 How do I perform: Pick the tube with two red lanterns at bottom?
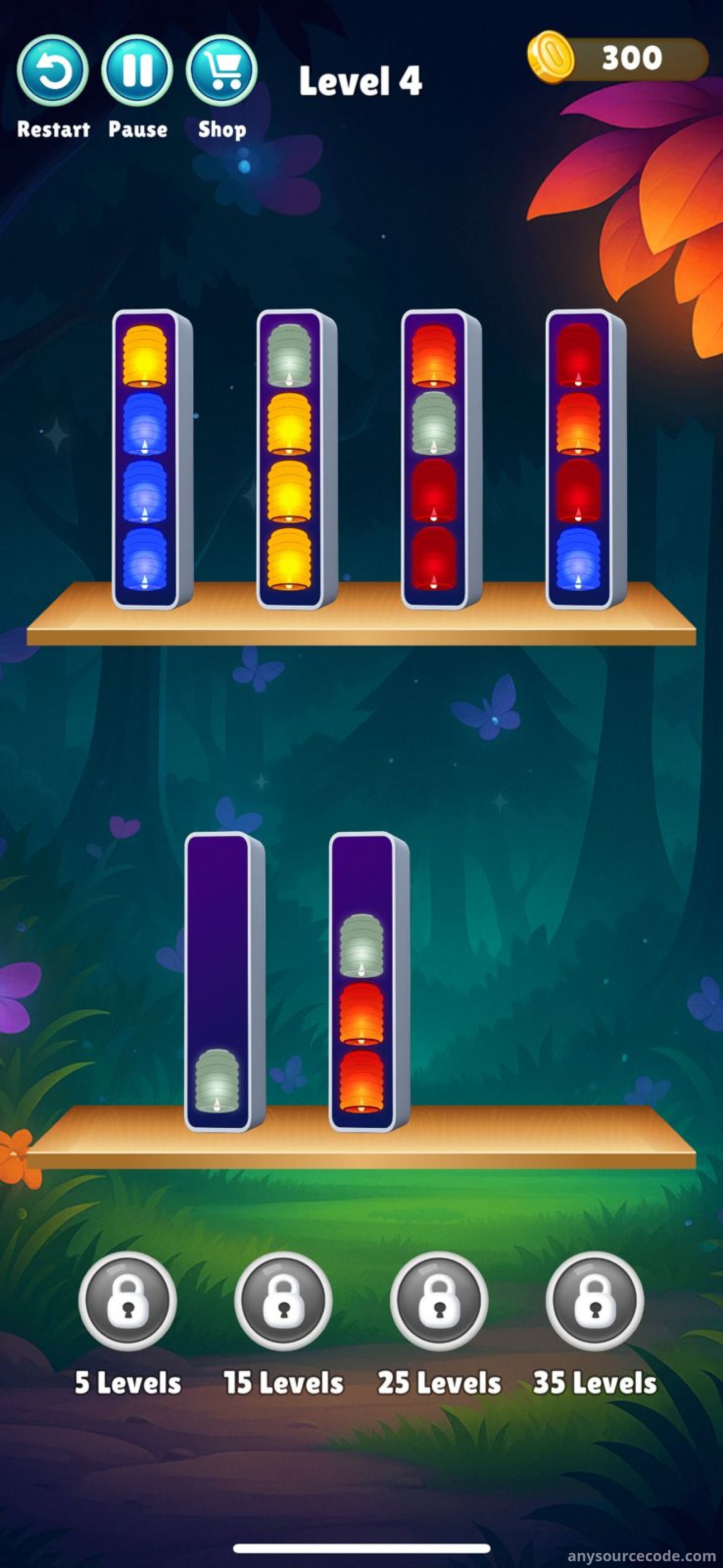tap(434, 460)
